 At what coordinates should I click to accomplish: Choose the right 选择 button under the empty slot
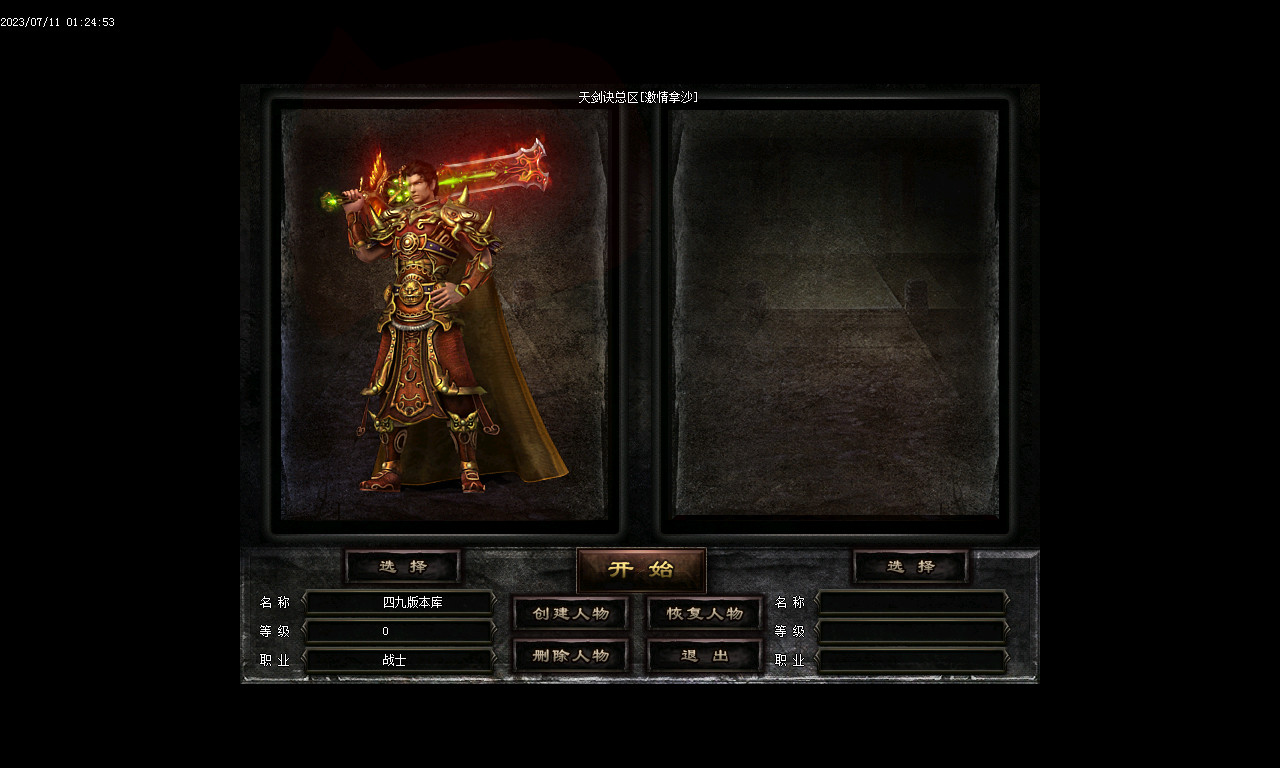[x=910, y=567]
